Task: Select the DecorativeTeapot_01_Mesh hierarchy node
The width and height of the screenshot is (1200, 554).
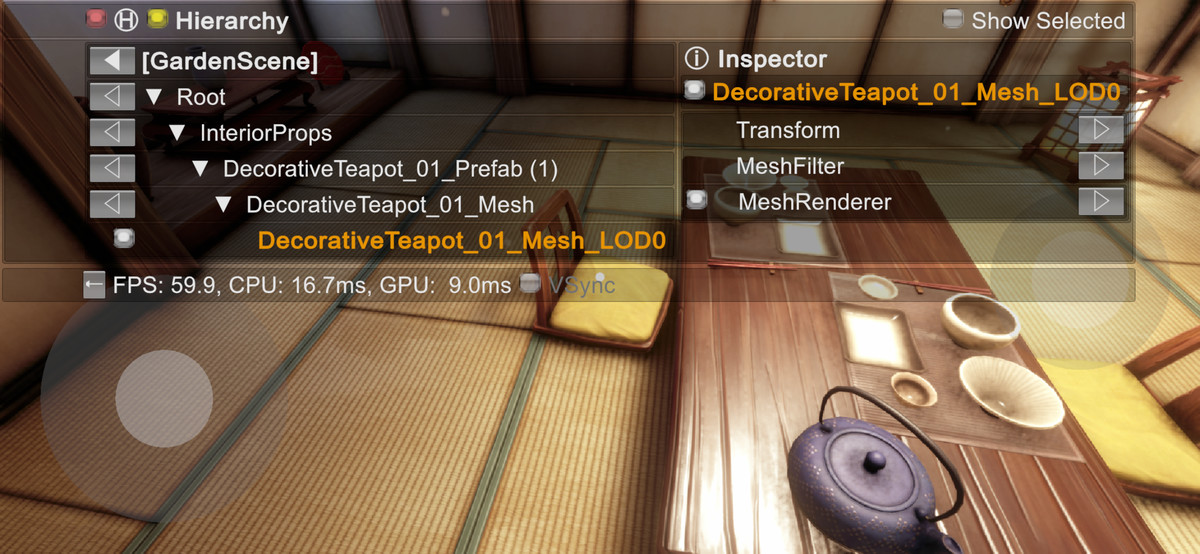Action: pos(389,205)
